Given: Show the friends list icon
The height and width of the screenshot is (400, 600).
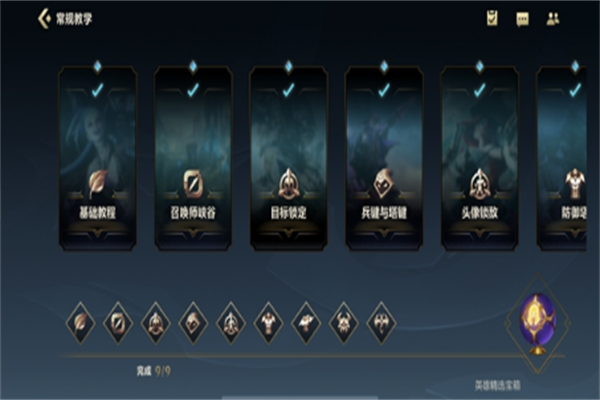Looking at the screenshot, I should [553, 18].
